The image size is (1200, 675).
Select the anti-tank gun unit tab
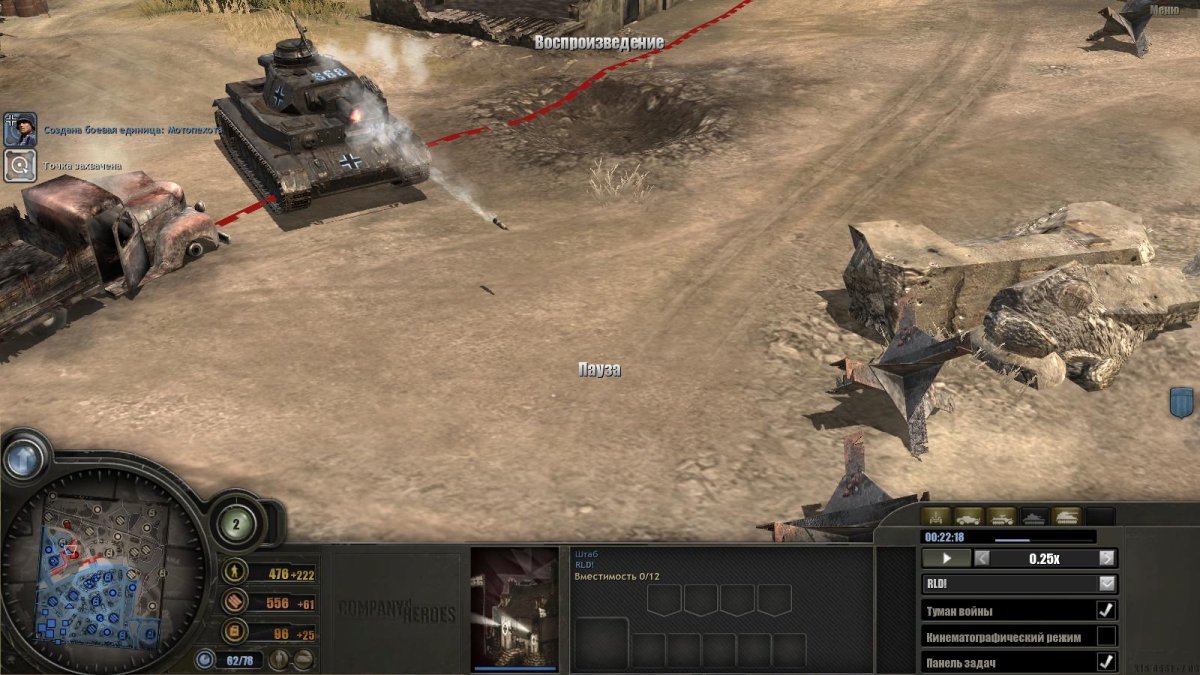pos(937,517)
